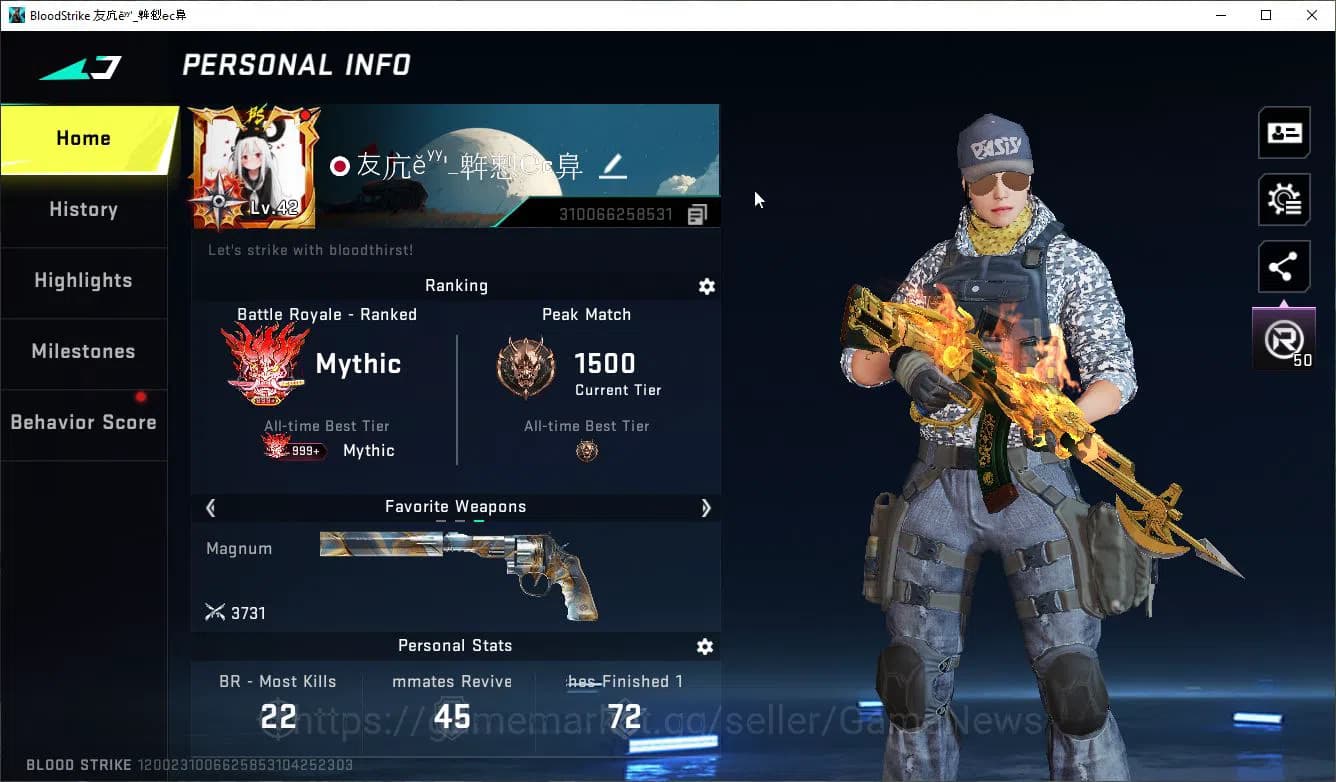Click the share icon button
The width and height of the screenshot is (1336, 782).
point(1284,267)
